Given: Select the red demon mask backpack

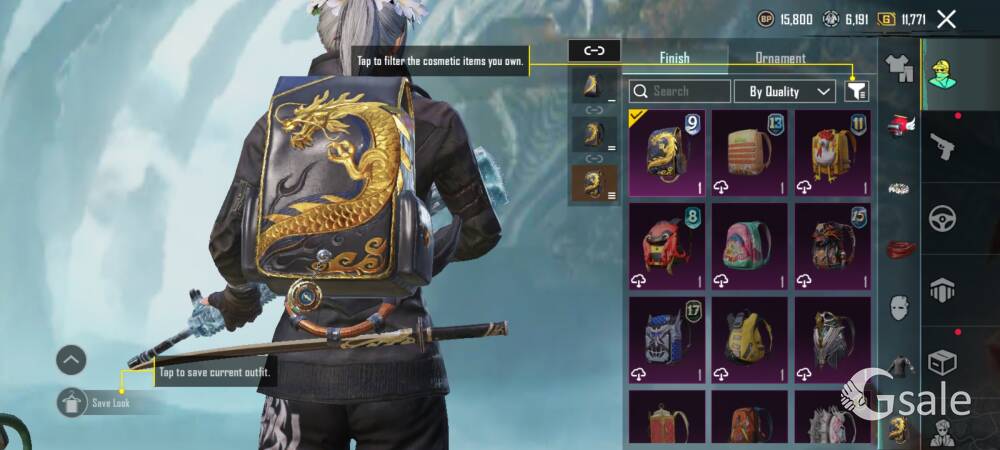Looking at the screenshot, I should (666, 245).
